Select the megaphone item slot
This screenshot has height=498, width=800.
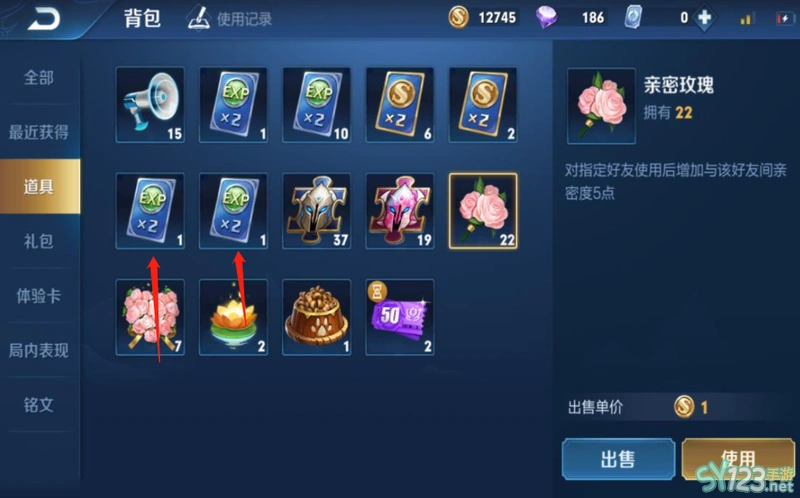[150, 101]
